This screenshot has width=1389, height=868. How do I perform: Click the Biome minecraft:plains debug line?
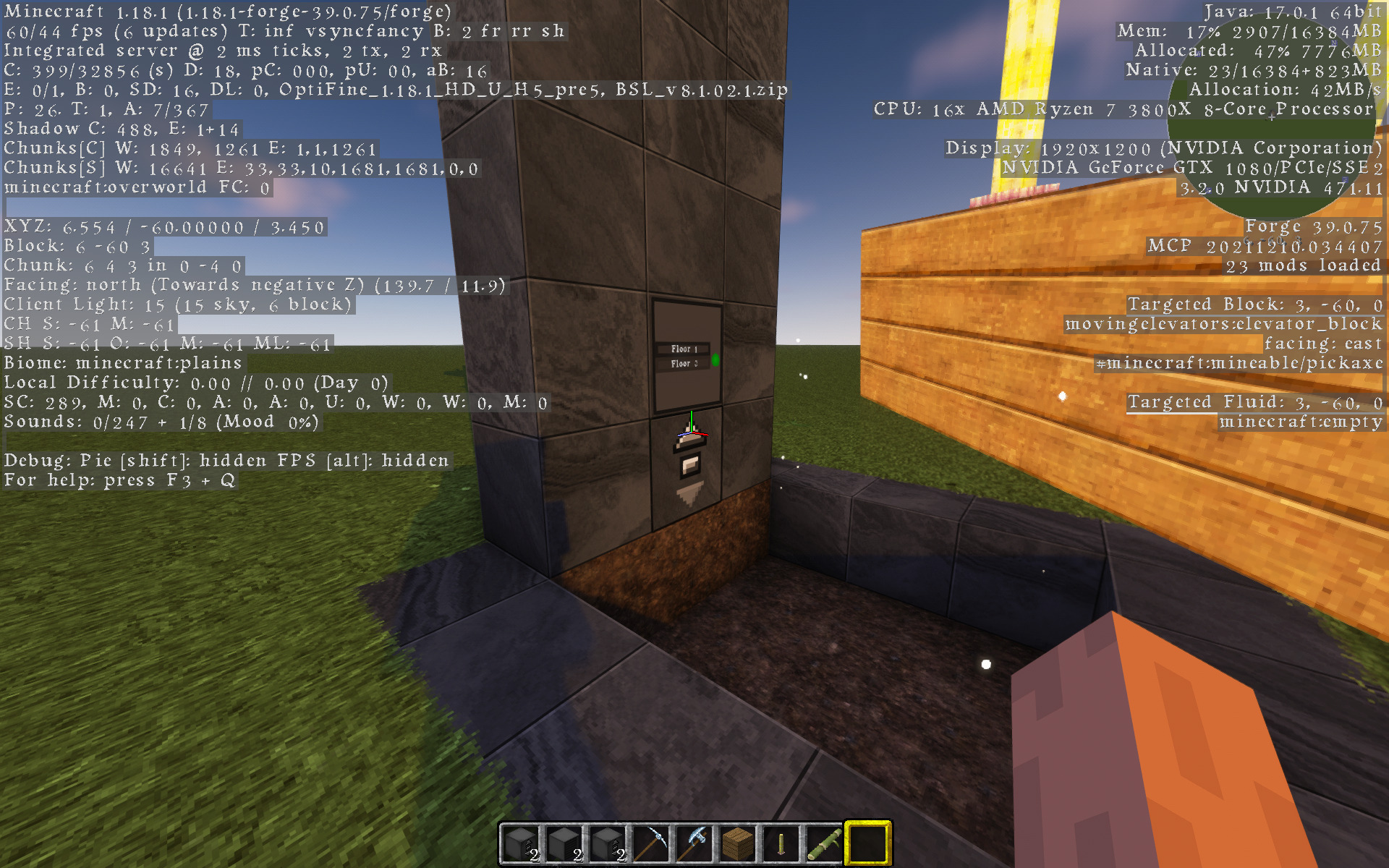point(122,362)
